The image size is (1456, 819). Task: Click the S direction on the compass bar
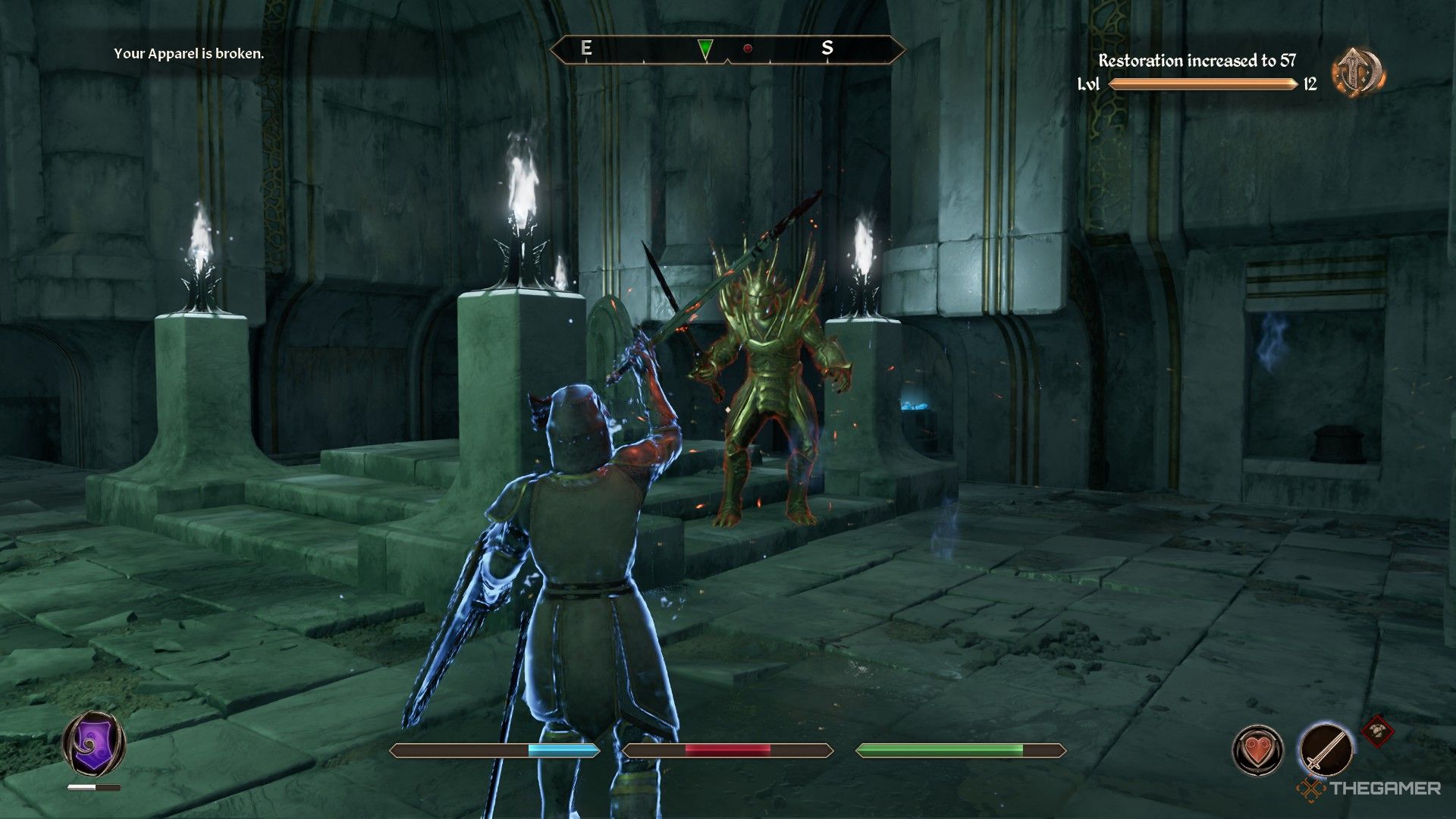[830, 48]
